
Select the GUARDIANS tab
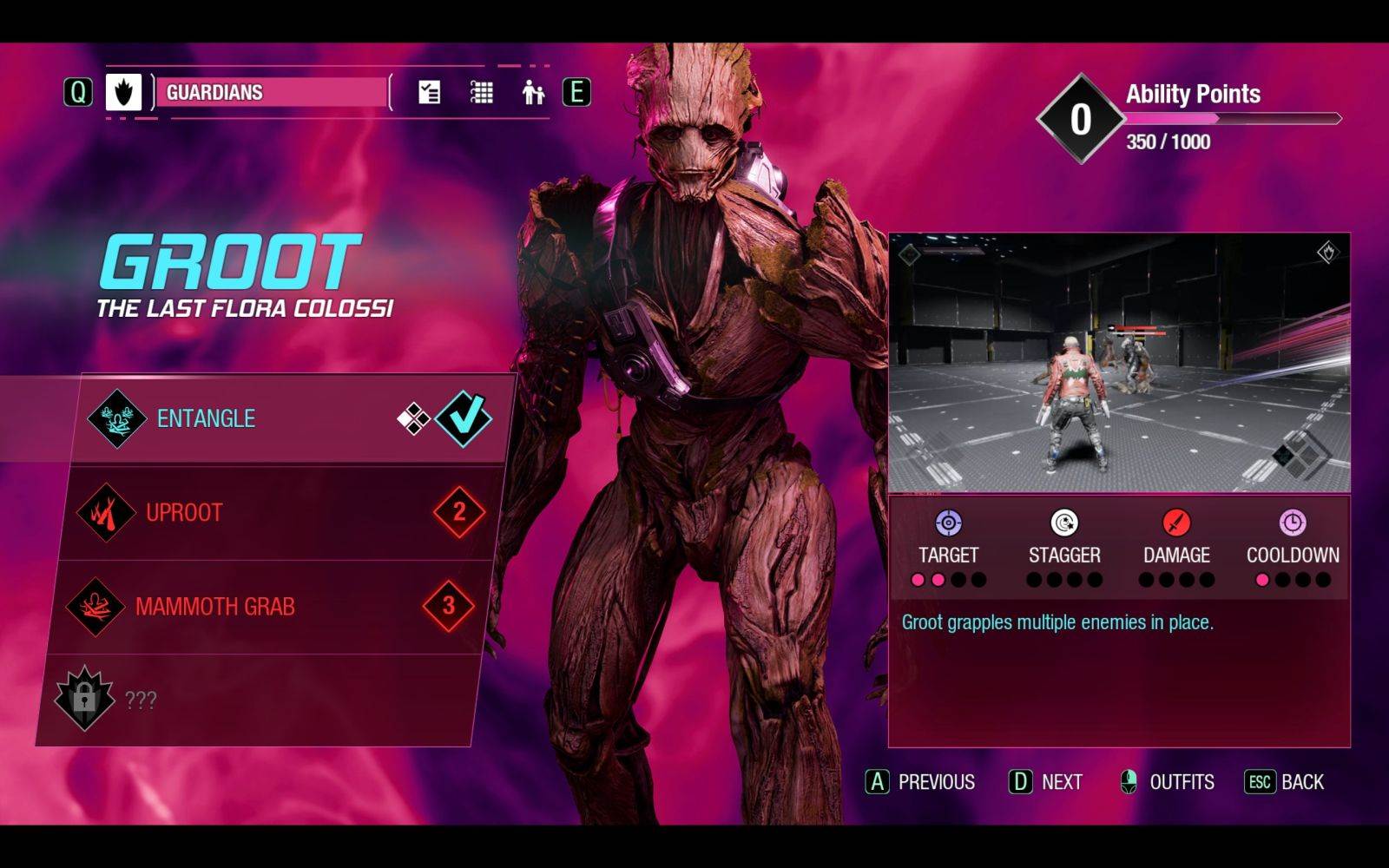[269, 93]
